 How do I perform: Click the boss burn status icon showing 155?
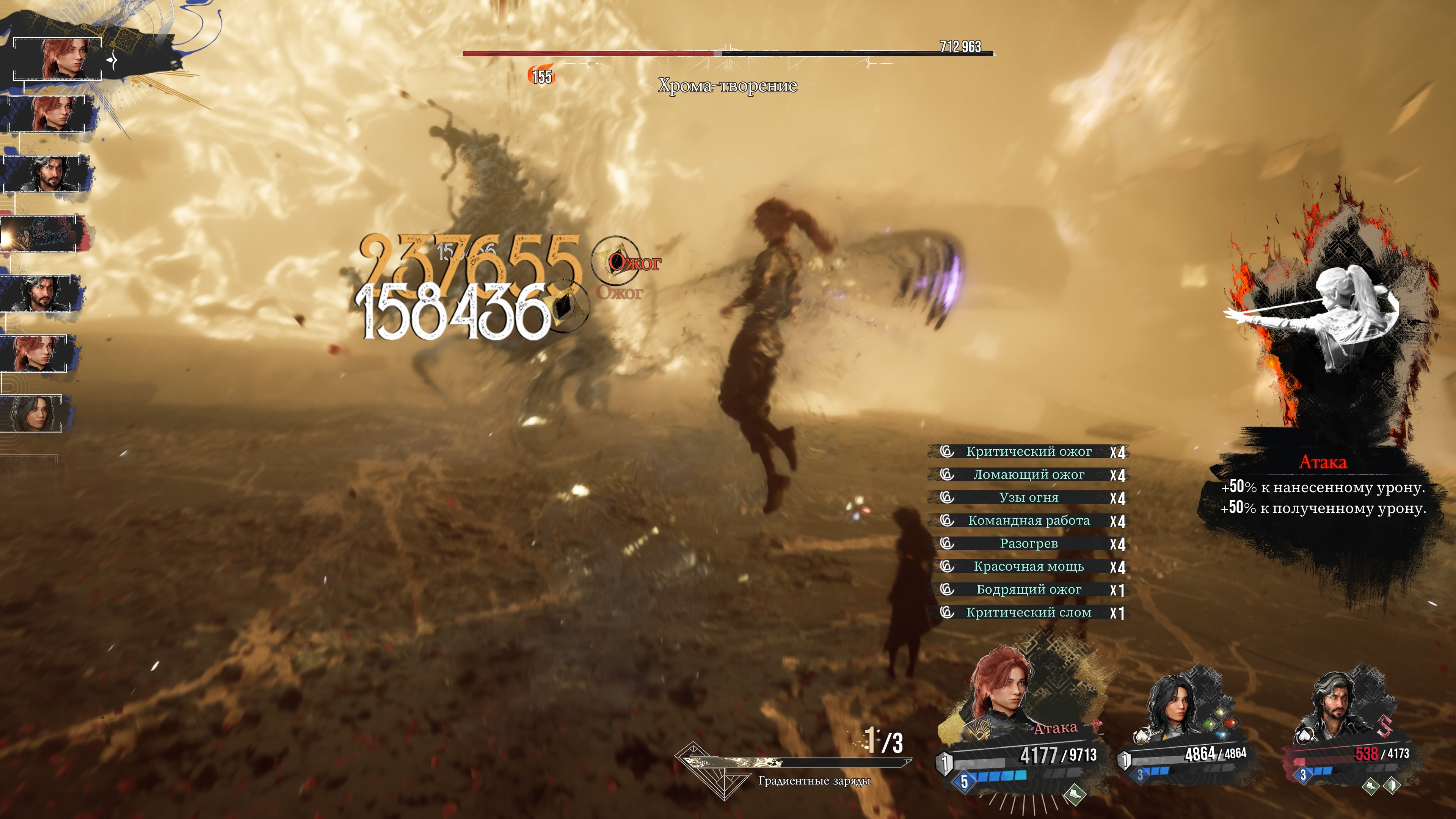541,76
